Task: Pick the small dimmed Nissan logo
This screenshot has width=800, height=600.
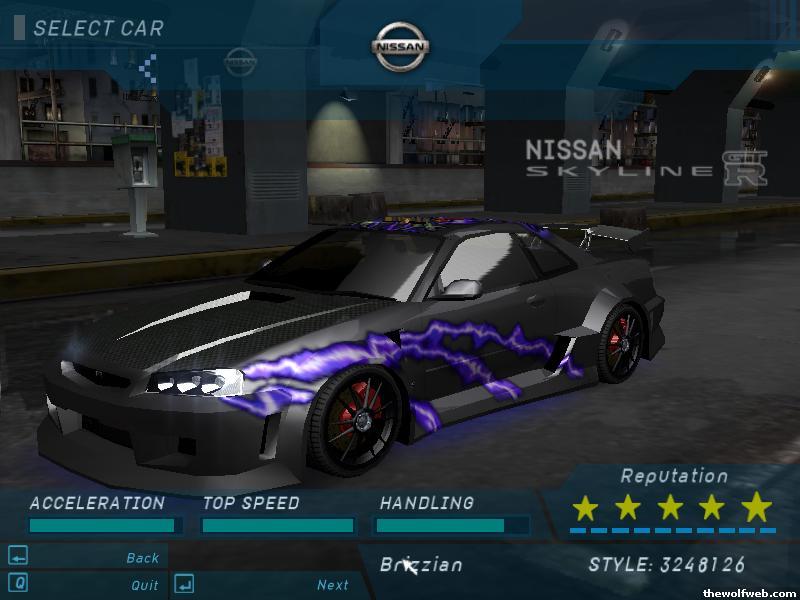Action: 240,62
